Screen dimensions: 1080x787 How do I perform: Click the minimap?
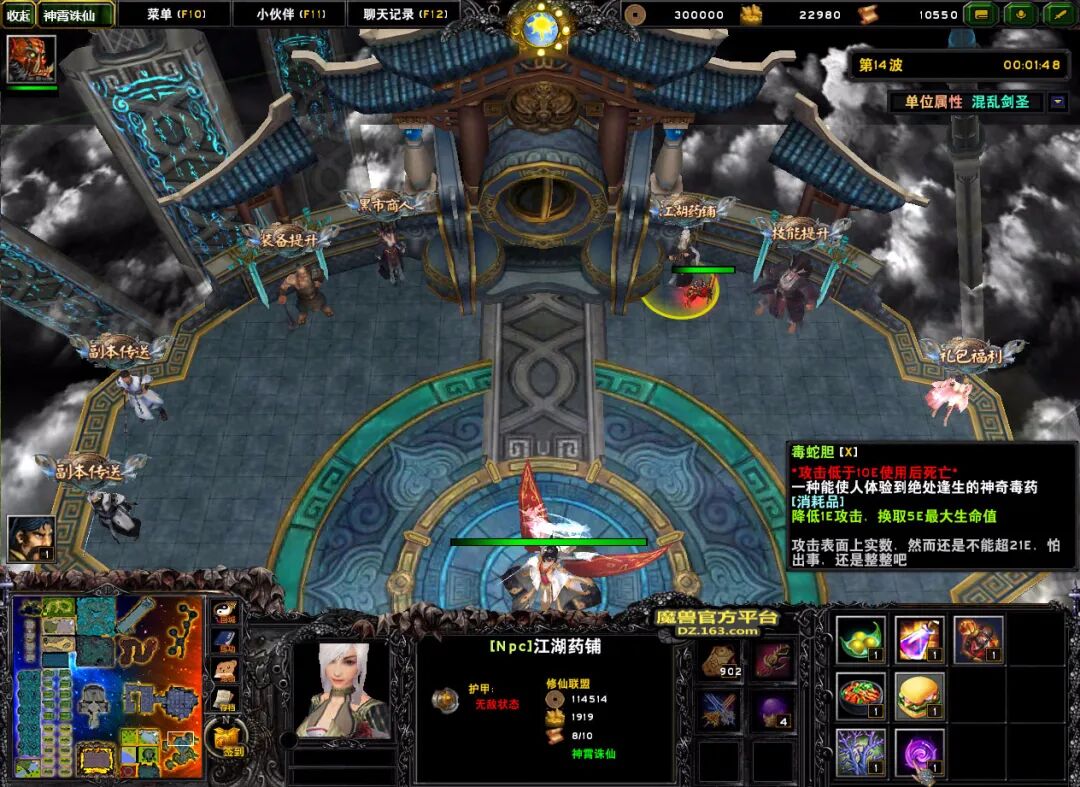coord(108,689)
